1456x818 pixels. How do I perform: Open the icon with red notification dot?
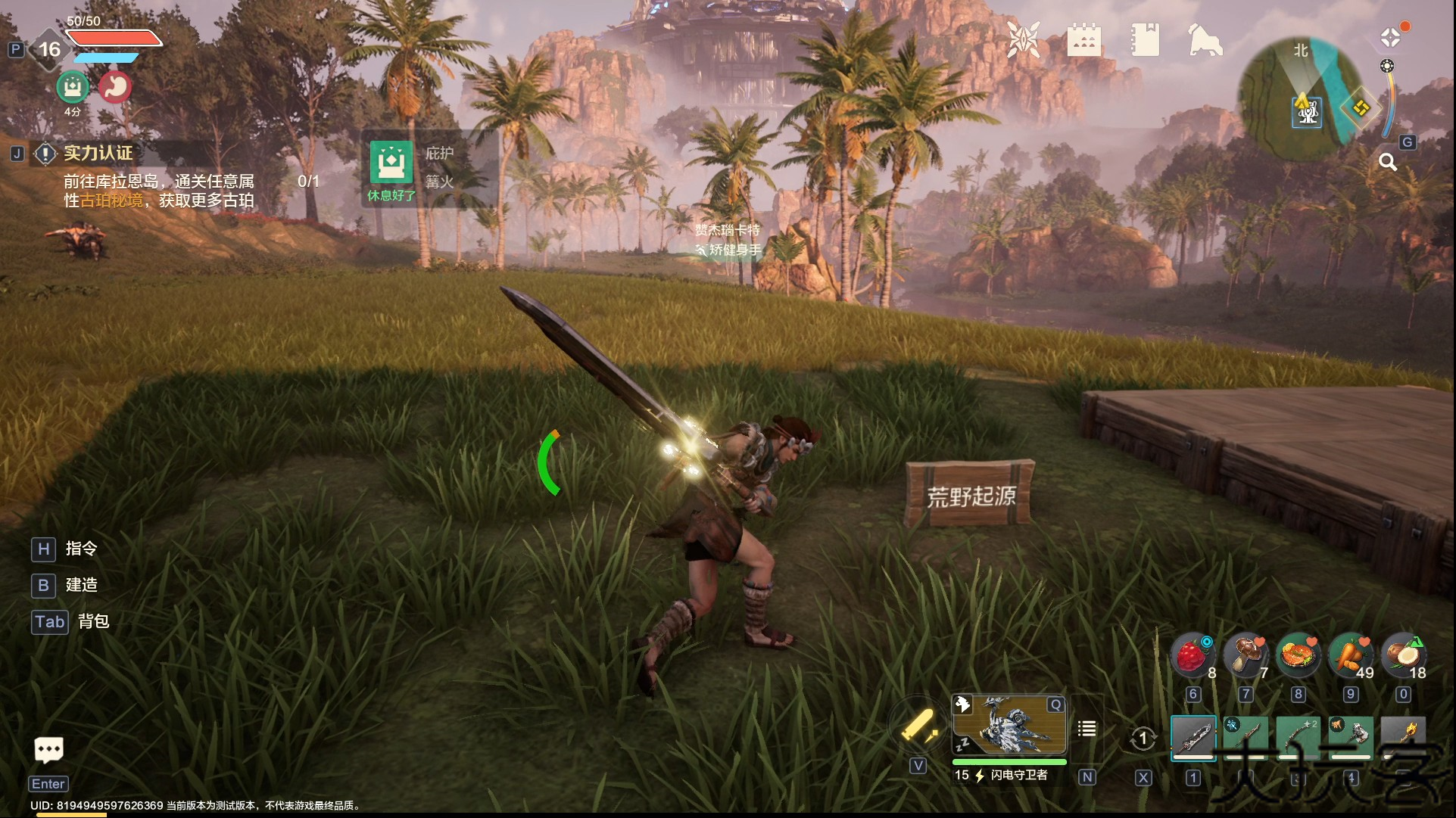coord(1391,37)
